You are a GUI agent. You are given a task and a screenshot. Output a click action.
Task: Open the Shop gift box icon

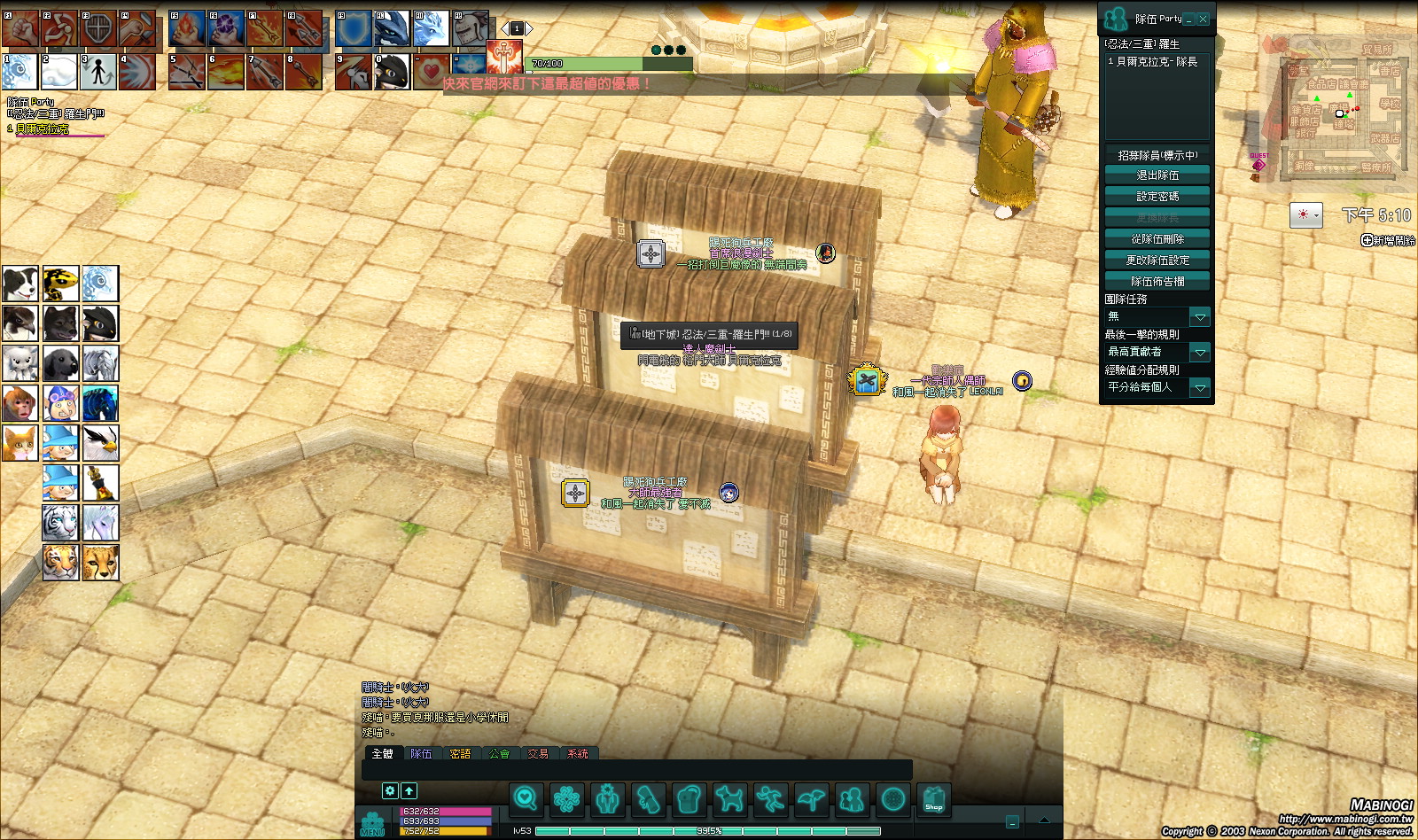[933, 799]
